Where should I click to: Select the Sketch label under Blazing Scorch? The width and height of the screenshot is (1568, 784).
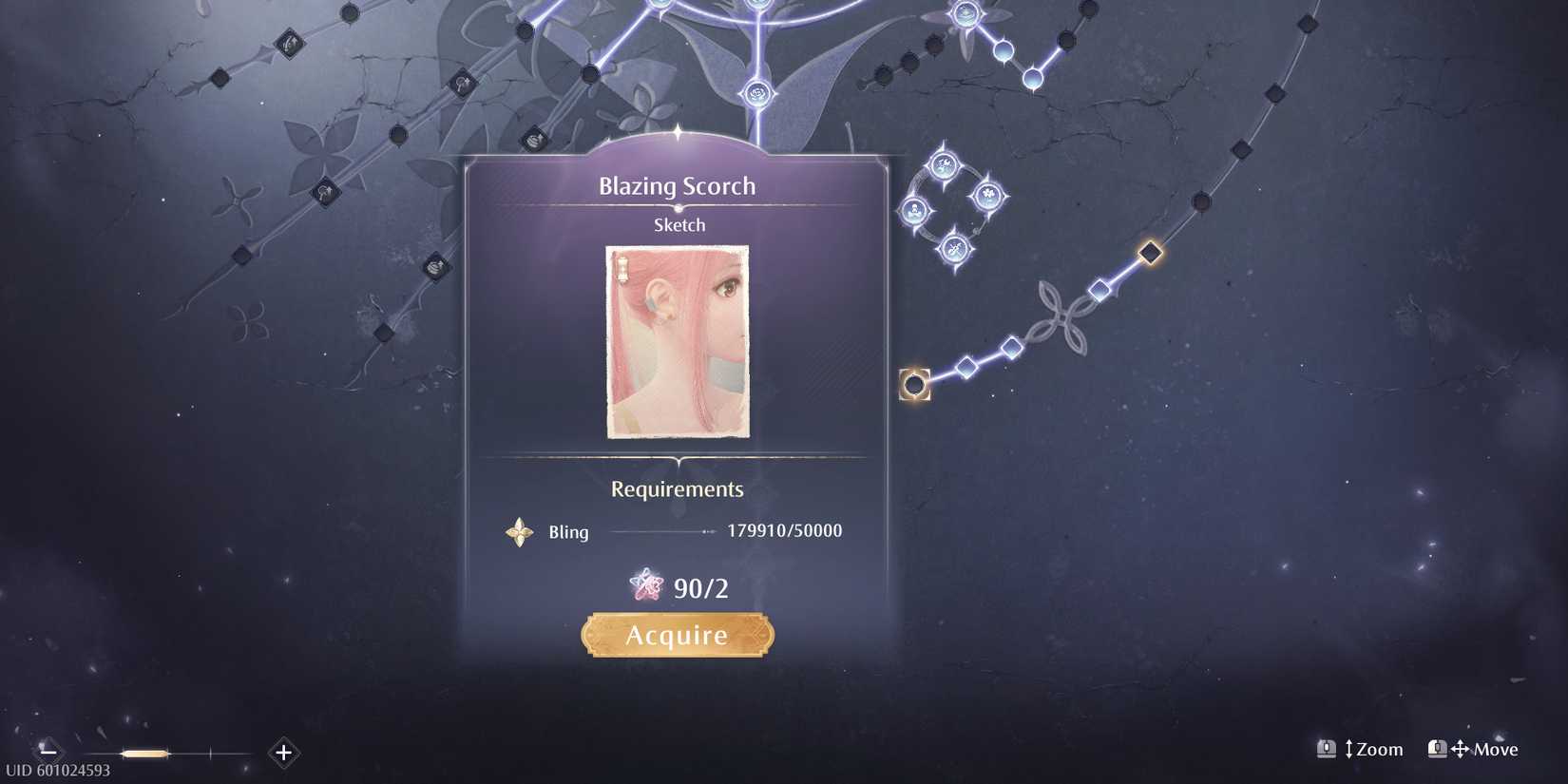pos(678,224)
